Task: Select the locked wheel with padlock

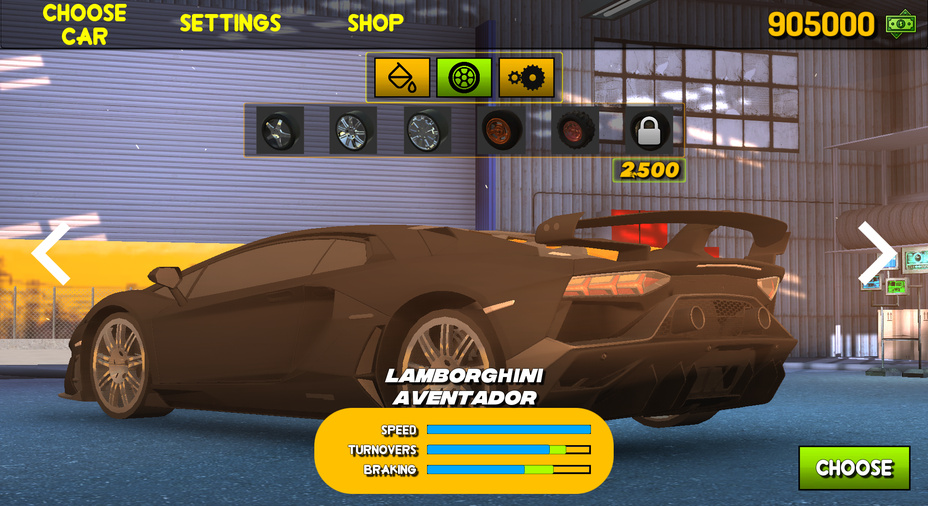Action: (x=650, y=130)
